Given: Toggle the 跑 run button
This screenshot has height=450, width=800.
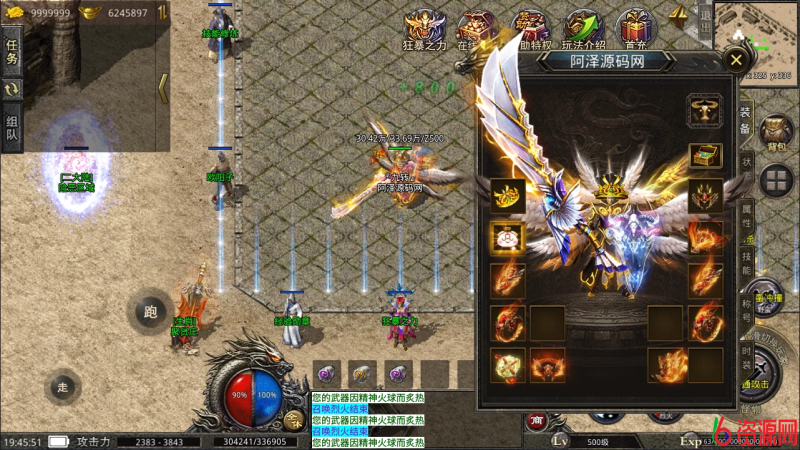Looking at the screenshot, I should tap(151, 312).
